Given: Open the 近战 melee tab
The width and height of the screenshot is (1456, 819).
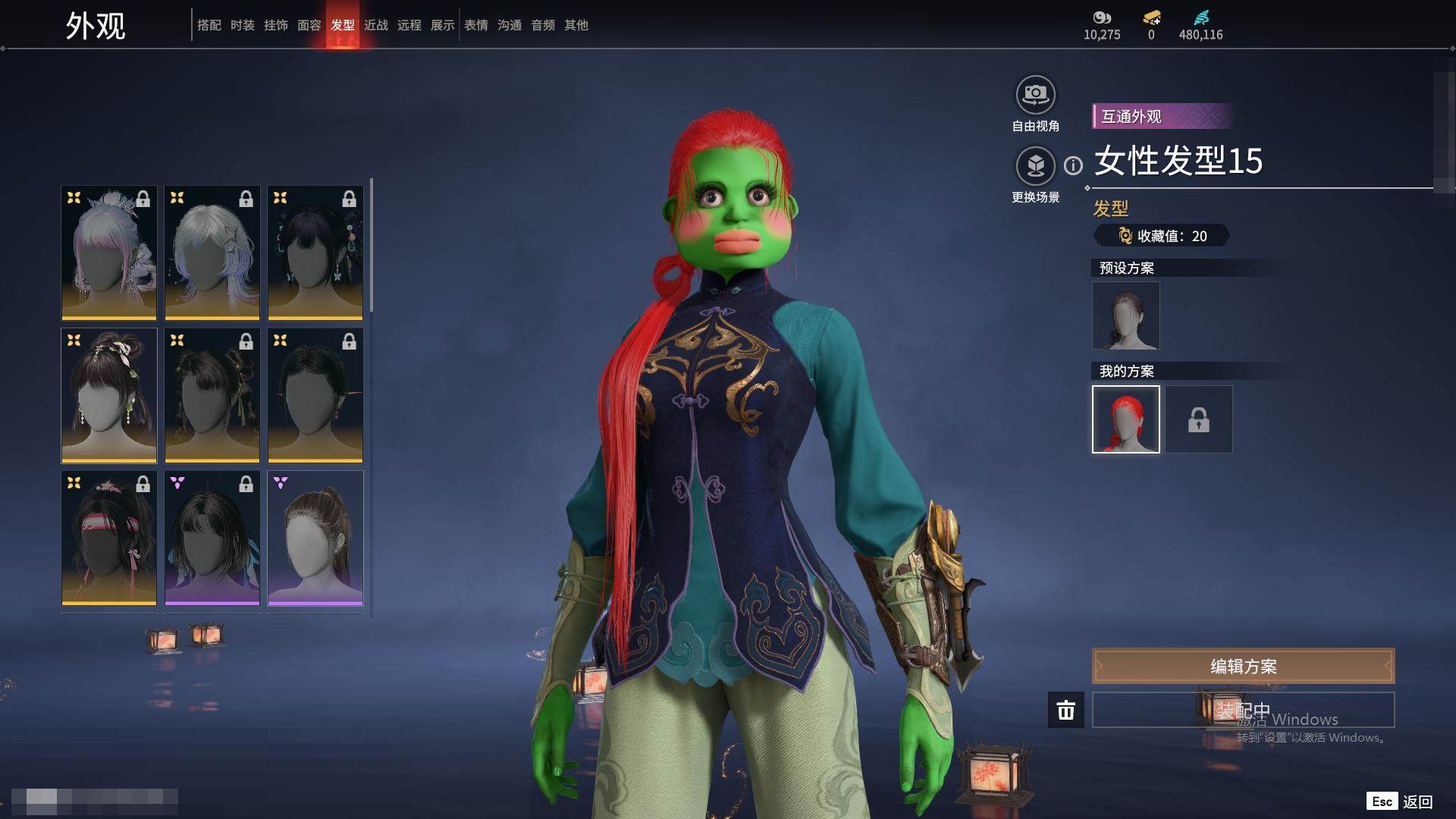Looking at the screenshot, I should tap(375, 25).
